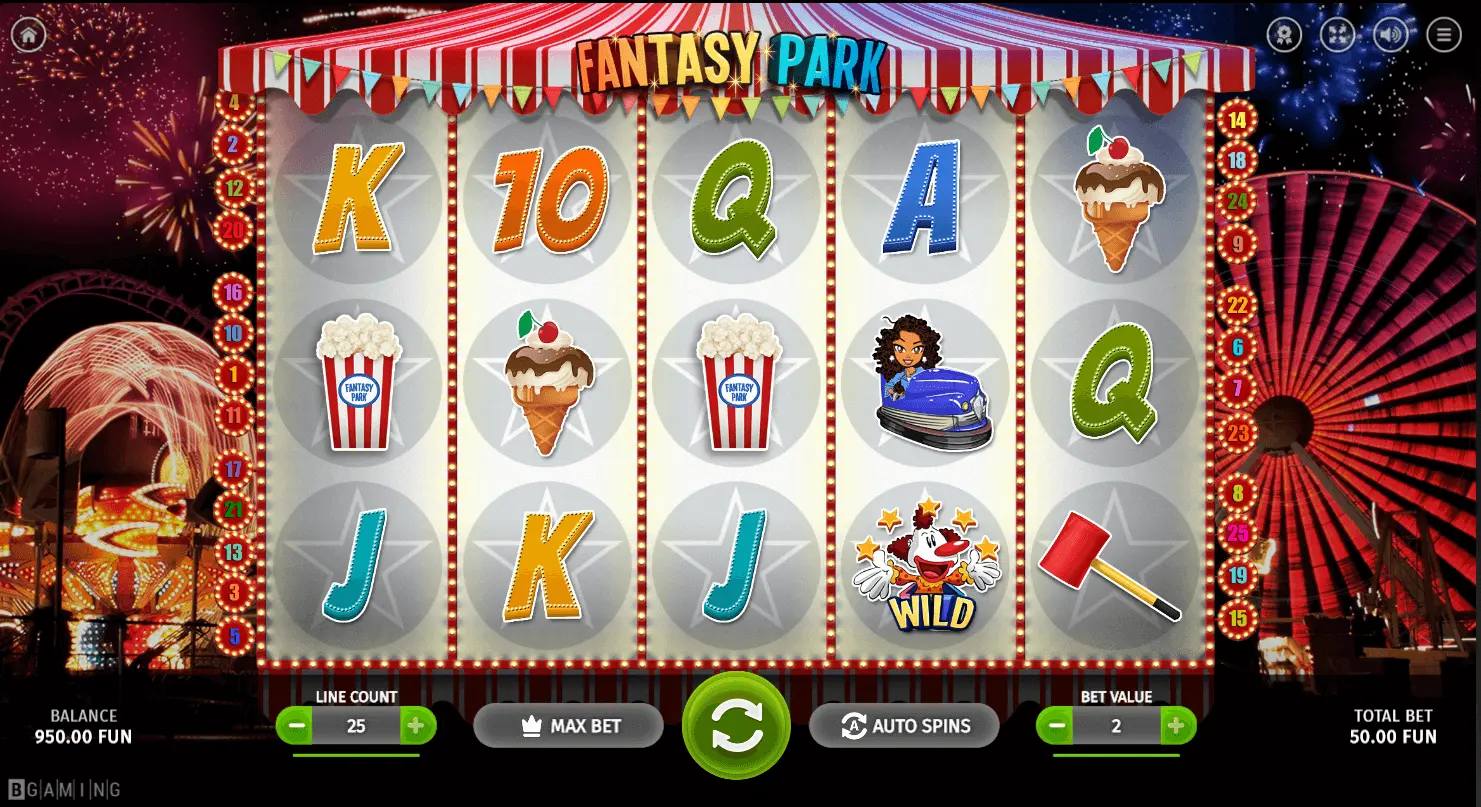
Task: Open the Auto Spins options
Action: [904, 726]
